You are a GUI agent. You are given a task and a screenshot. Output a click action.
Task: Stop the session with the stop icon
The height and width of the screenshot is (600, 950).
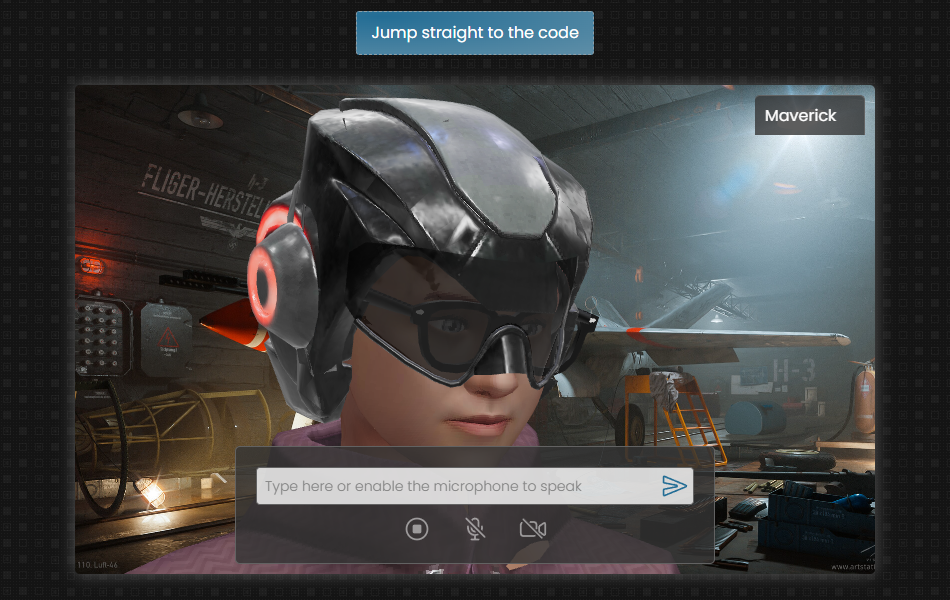pyautogui.click(x=417, y=529)
